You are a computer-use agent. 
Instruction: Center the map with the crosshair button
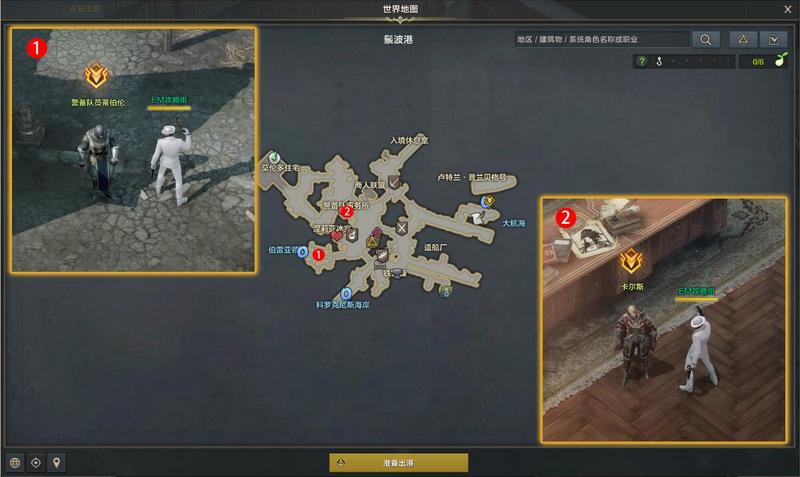(x=36, y=462)
